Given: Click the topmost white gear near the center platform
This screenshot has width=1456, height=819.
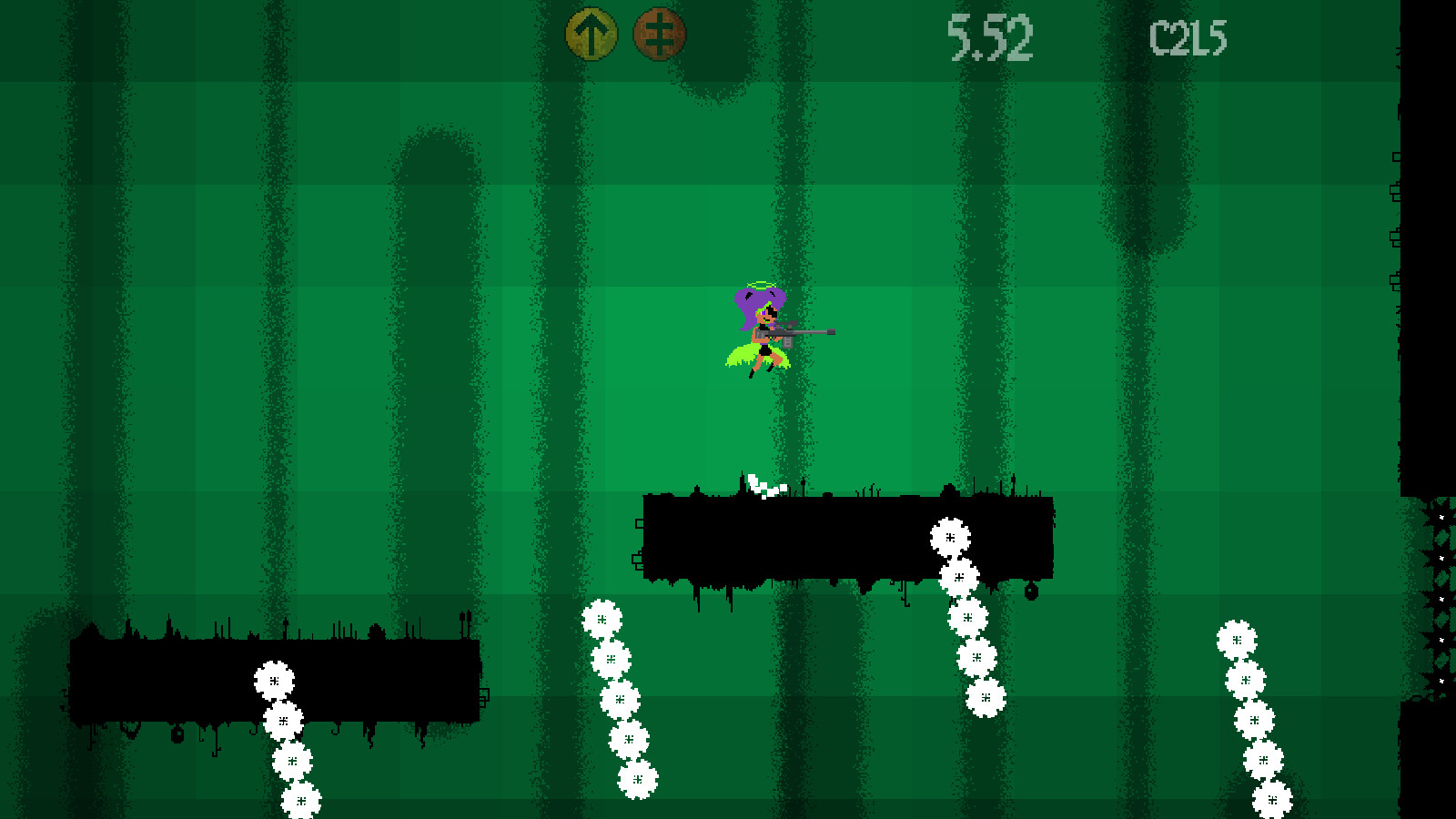Looking at the screenshot, I should pyautogui.click(x=950, y=538).
